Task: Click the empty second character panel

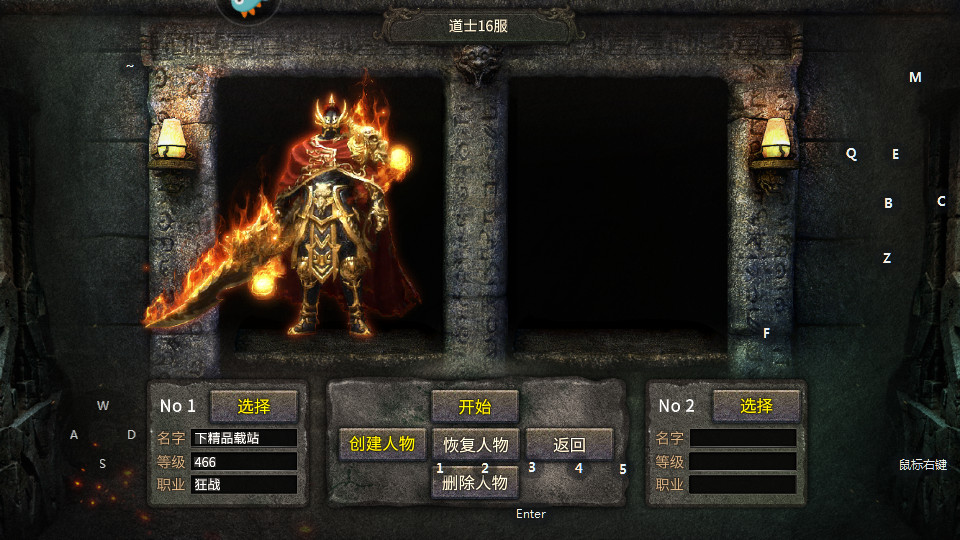Action: (618, 215)
